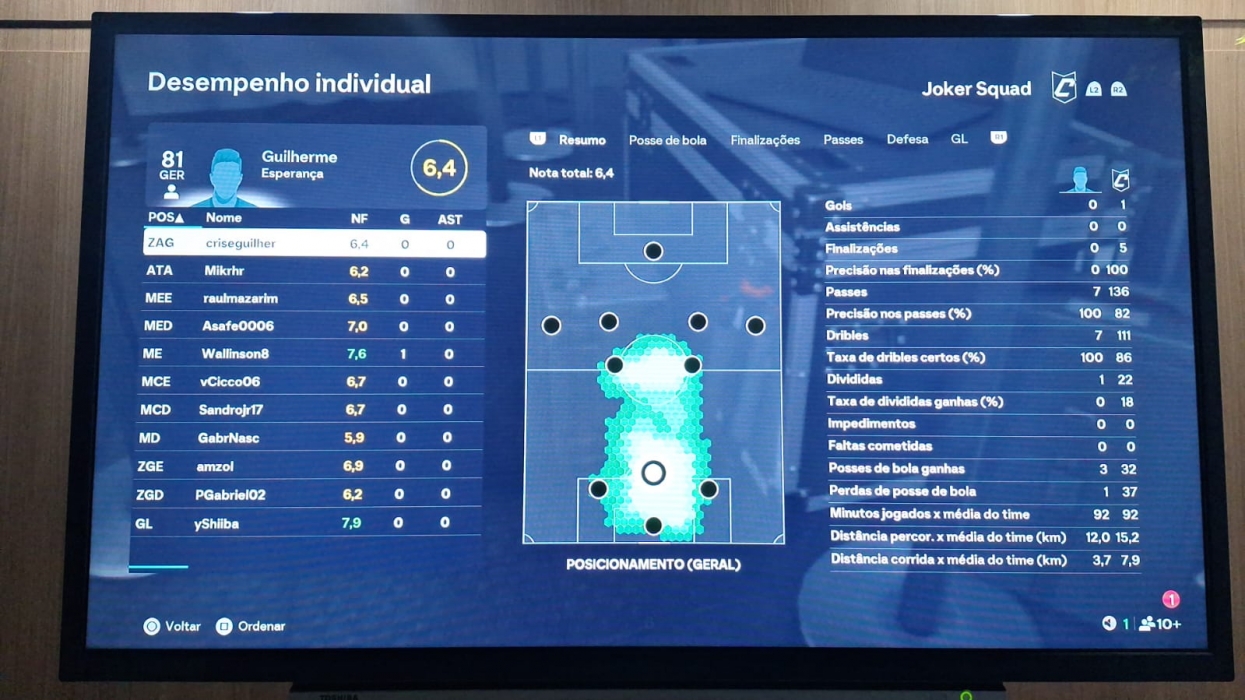Open the Posse de bola tab
This screenshot has height=700, width=1245.
pos(667,140)
